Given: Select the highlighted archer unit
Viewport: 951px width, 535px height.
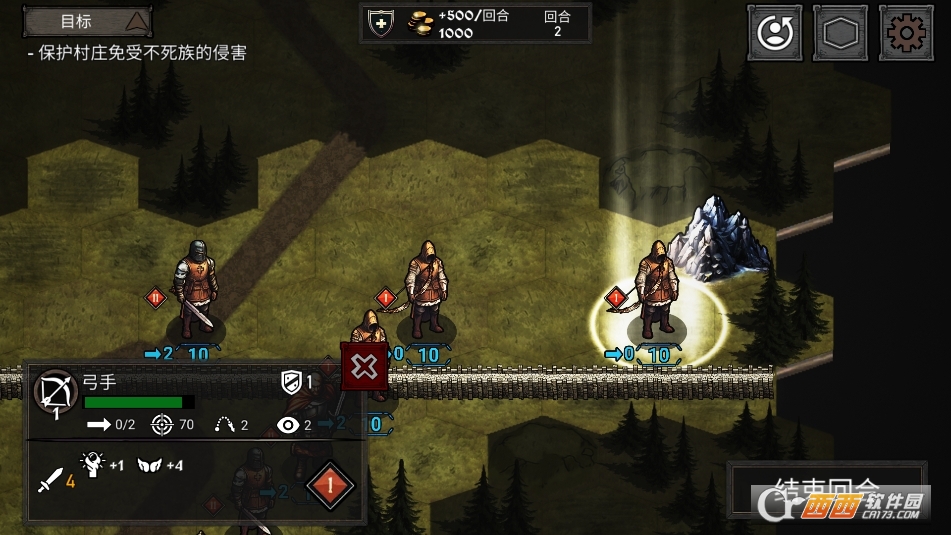Looking at the screenshot, I should point(658,290).
